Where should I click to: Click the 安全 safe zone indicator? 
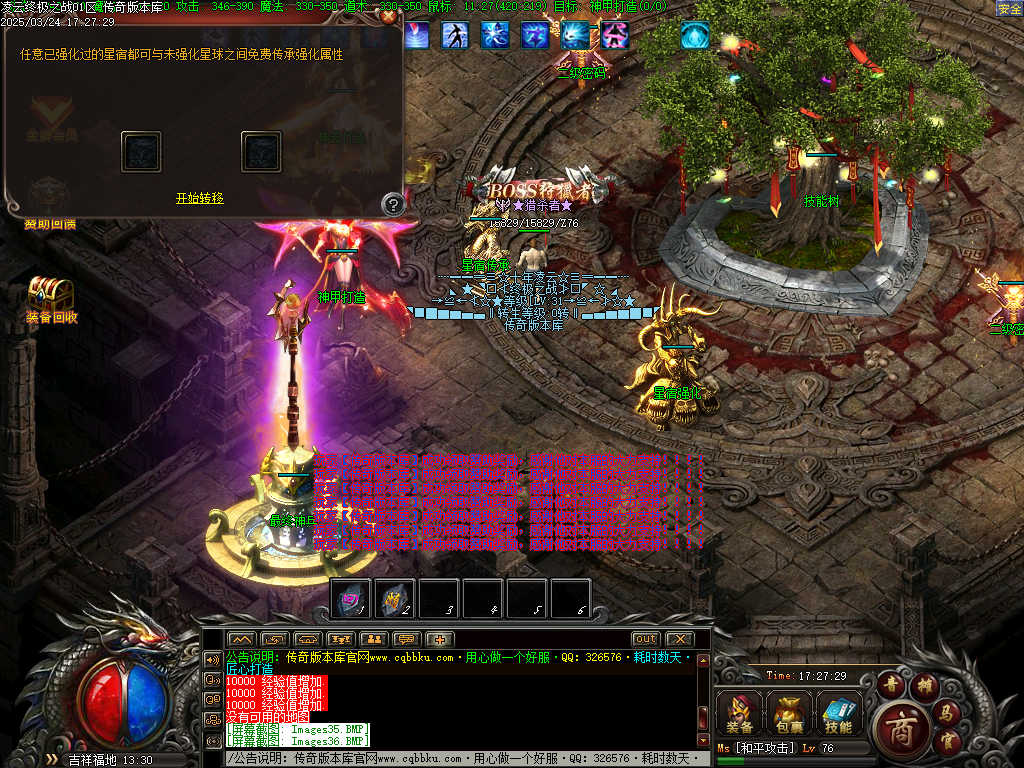point(1009,9)
